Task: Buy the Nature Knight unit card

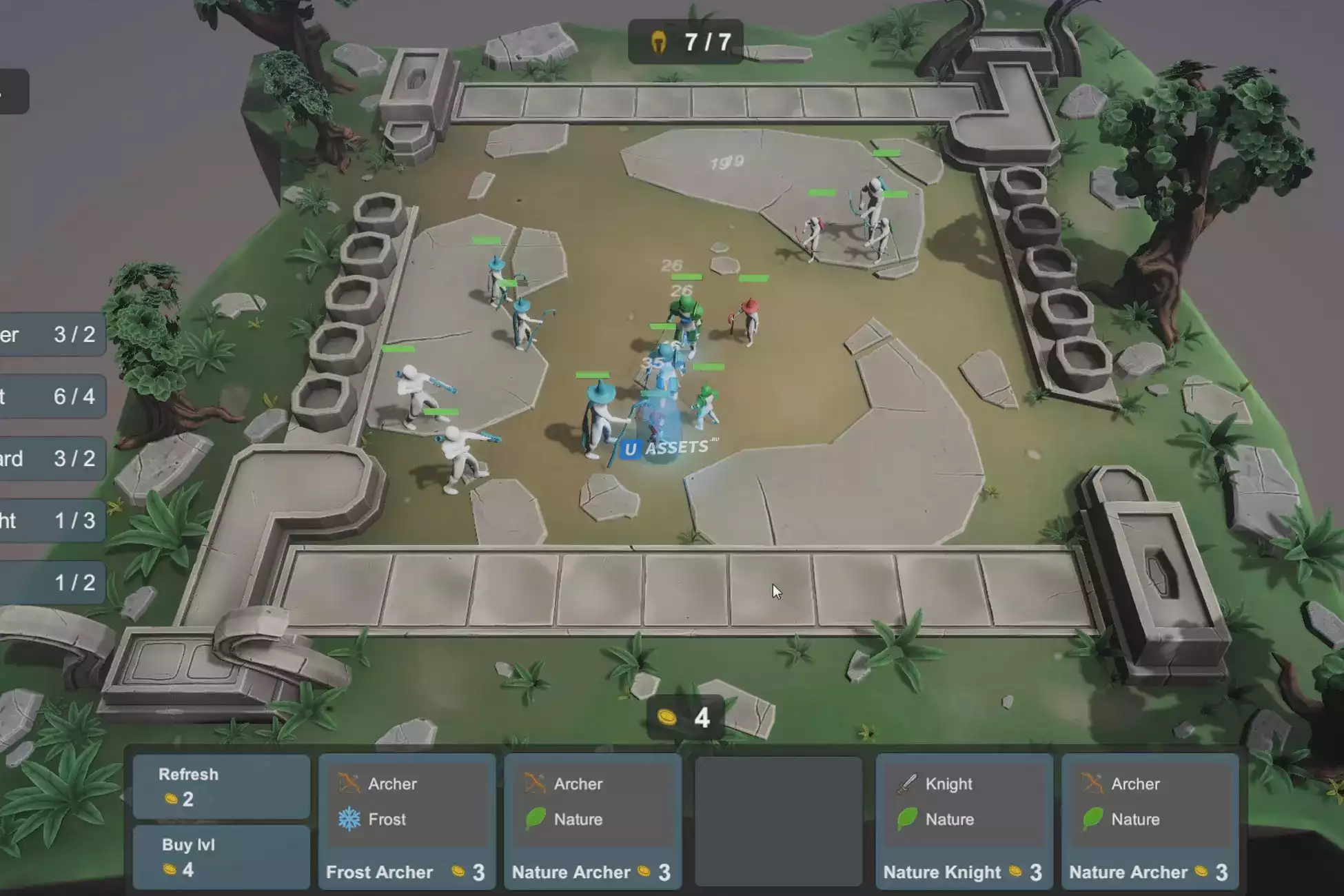Action: tap(964, 820)
